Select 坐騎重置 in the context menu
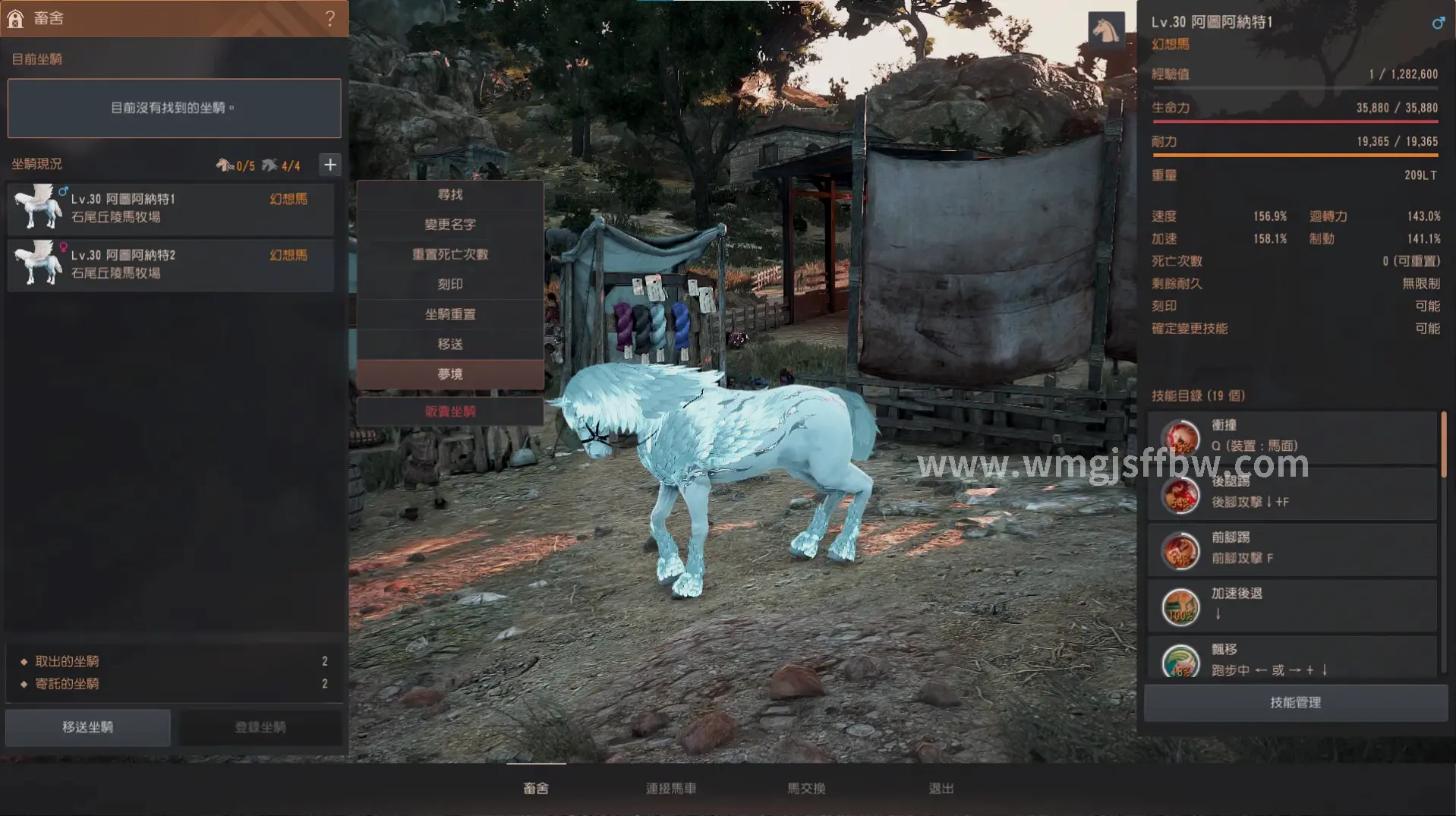 coord(450,314)
